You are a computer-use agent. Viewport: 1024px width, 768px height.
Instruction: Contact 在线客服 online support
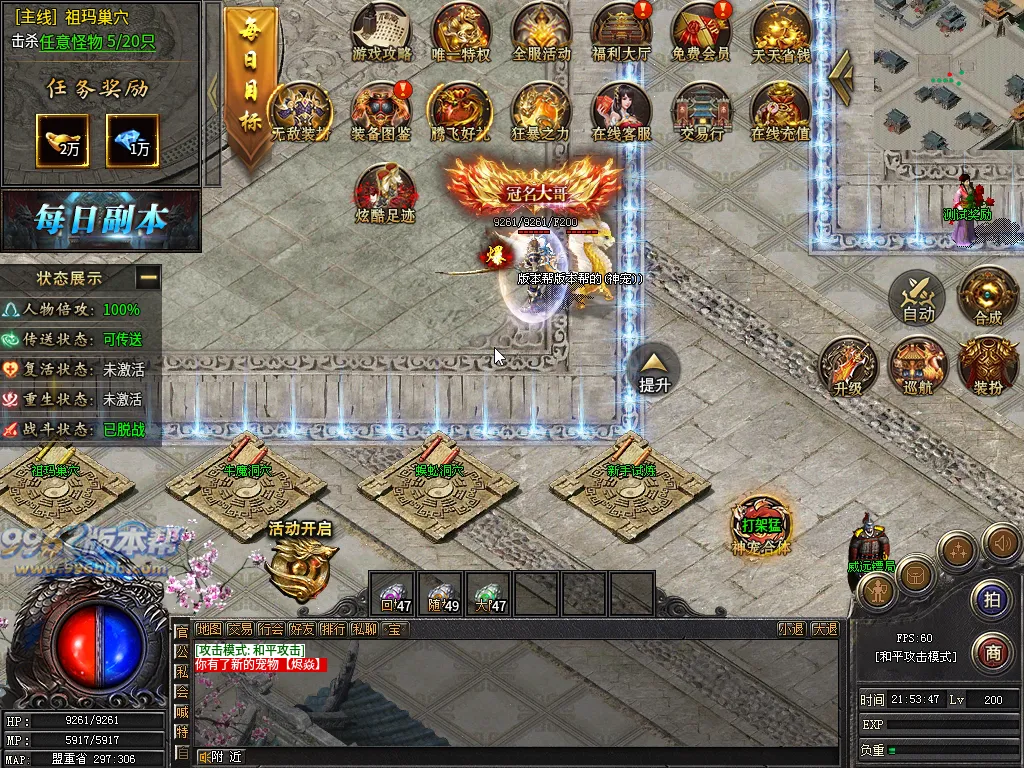coord(621,110)
